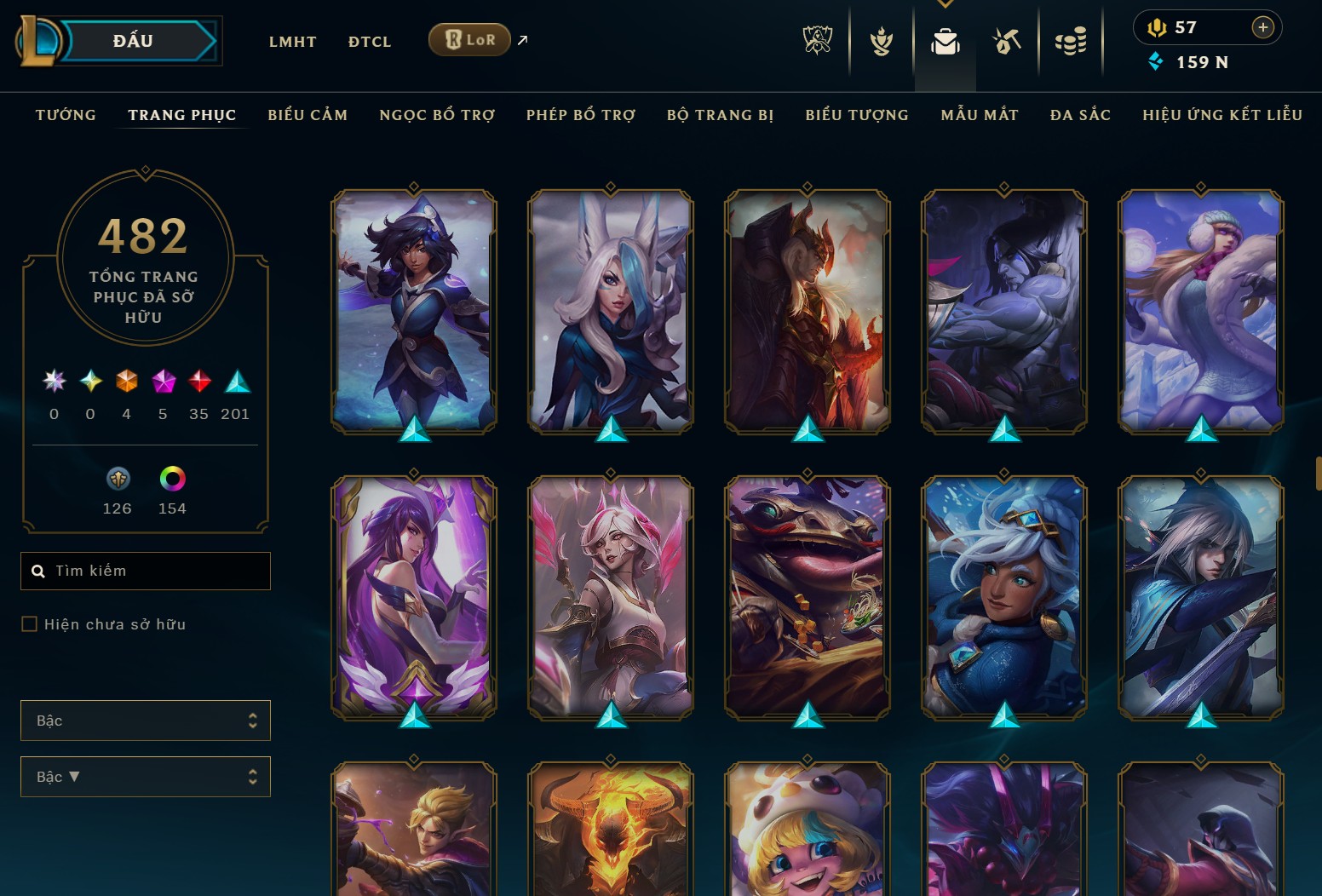Image resolution: width=1322 pixels, height=896 pixels.
Task: Click the color wheel showing 154
Action: pyautogui.click(x=172, y=479)
